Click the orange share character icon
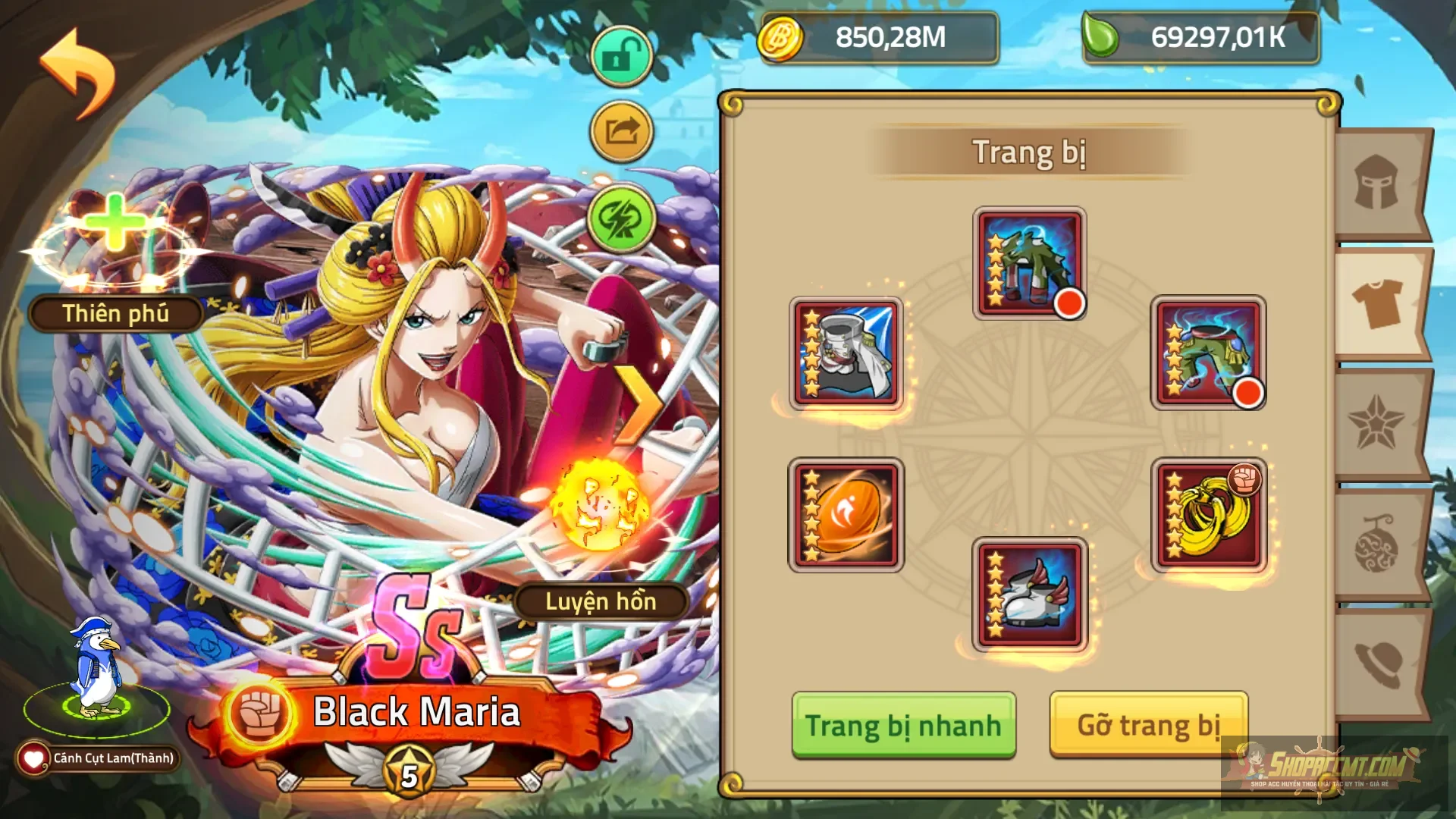The height and width of the screenshot is (819, 1456). tap(620, 129)
